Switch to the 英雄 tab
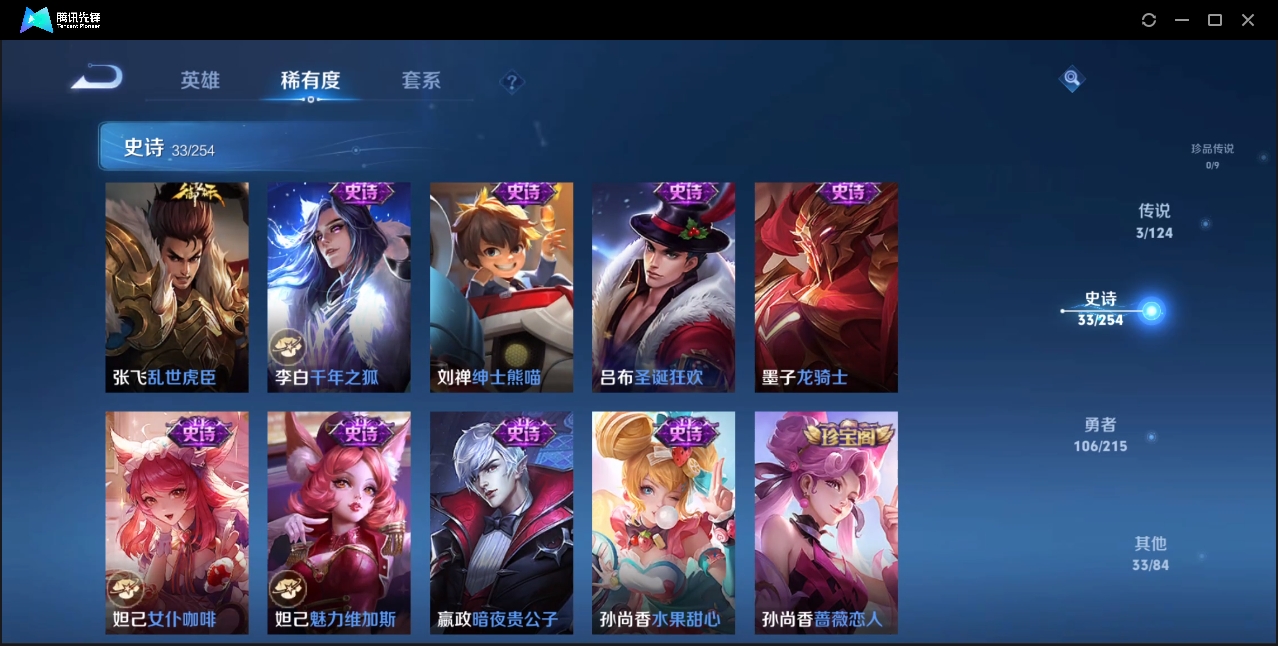Screen dimensions: 1278x646 [200, 80]
